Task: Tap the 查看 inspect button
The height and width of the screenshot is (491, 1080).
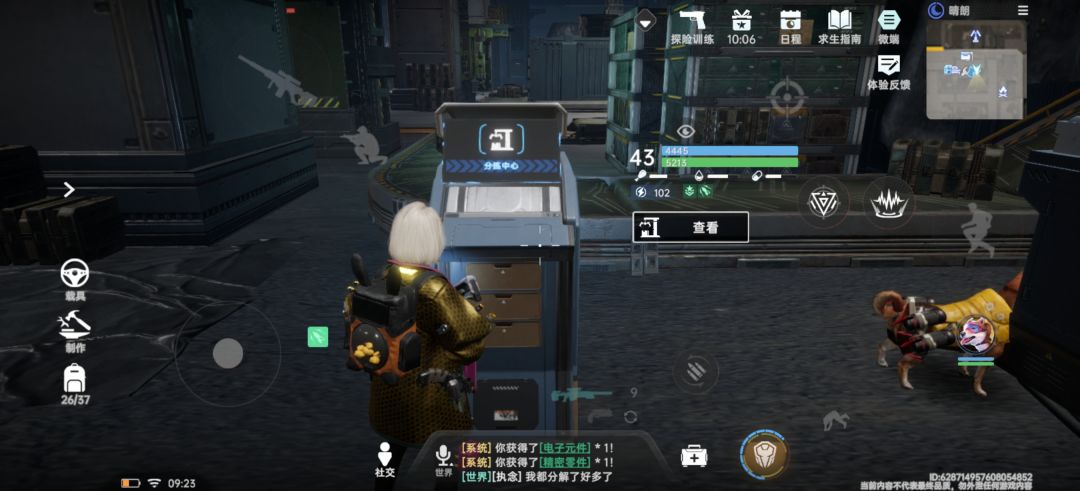Action: (x=690, y=227)
